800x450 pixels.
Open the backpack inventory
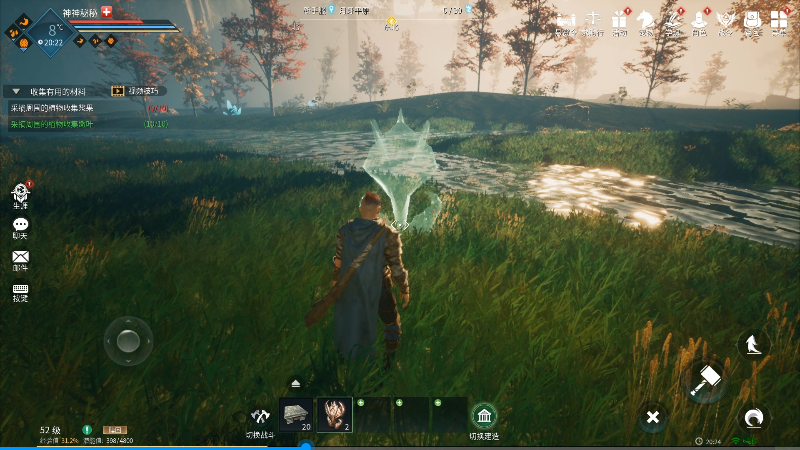[x=751, y=19]
